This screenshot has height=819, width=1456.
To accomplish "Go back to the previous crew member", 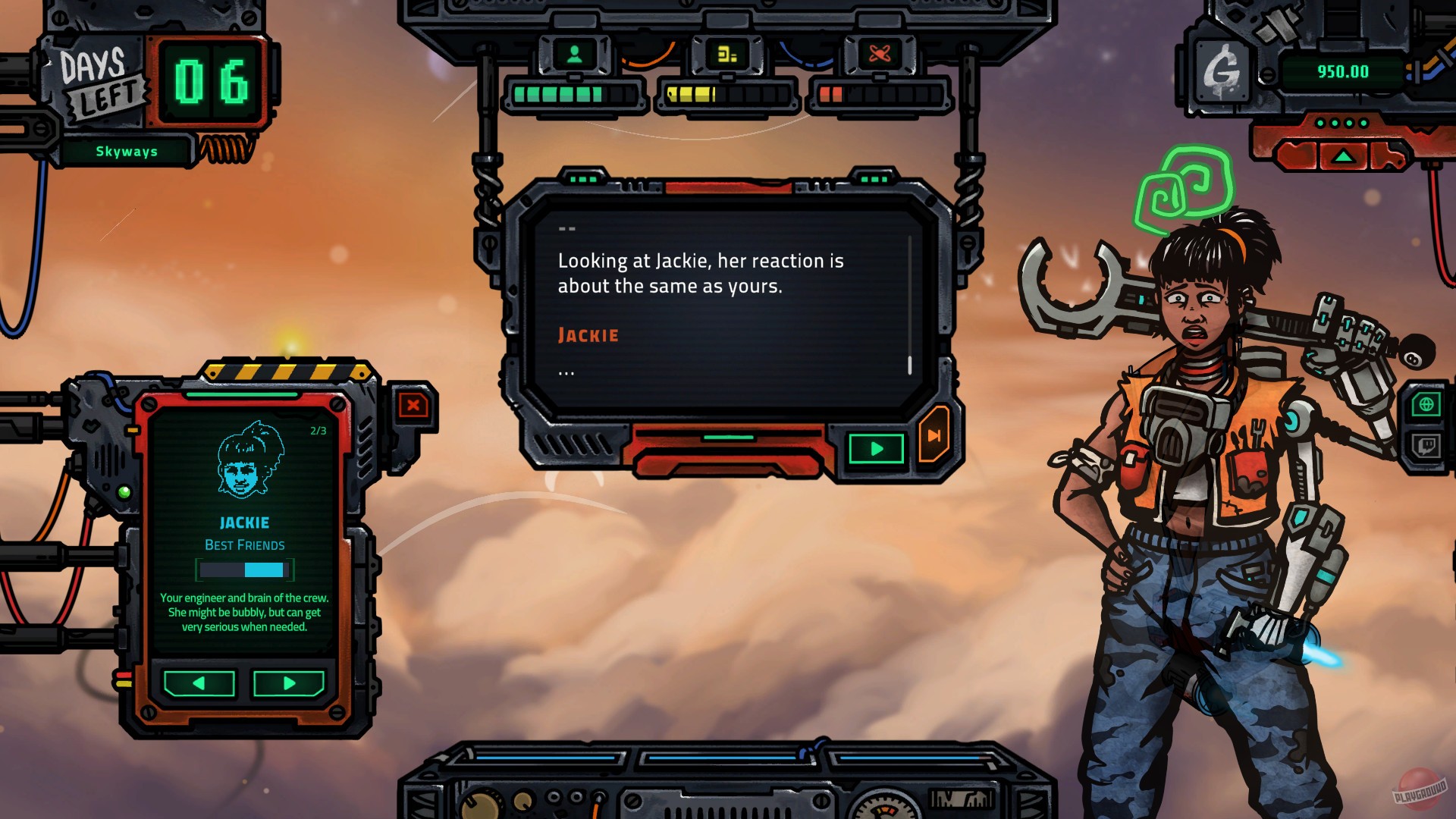I will pos(197,683).
